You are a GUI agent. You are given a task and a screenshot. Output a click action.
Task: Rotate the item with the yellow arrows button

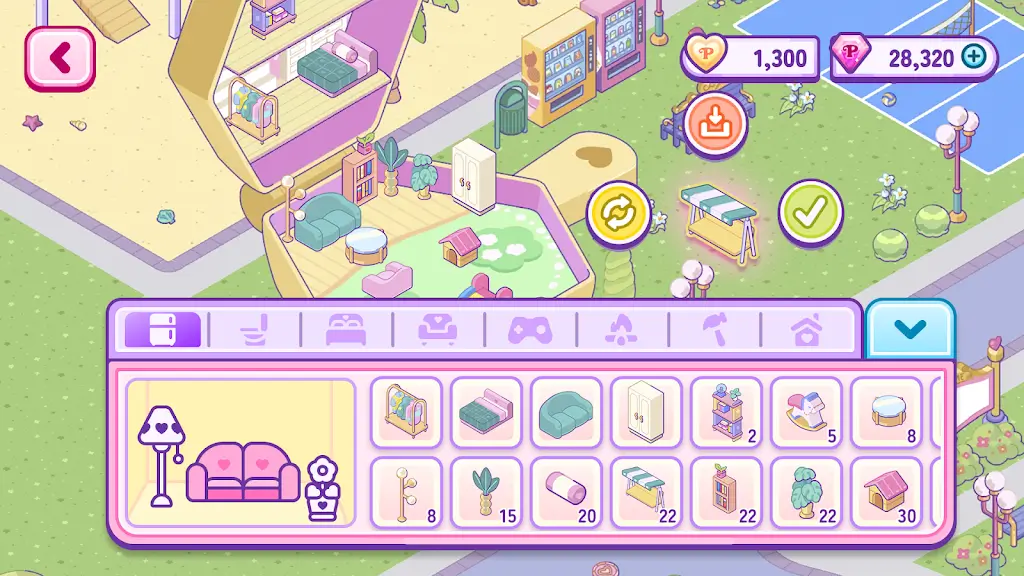pyautogui.click(x=618, y=213)
